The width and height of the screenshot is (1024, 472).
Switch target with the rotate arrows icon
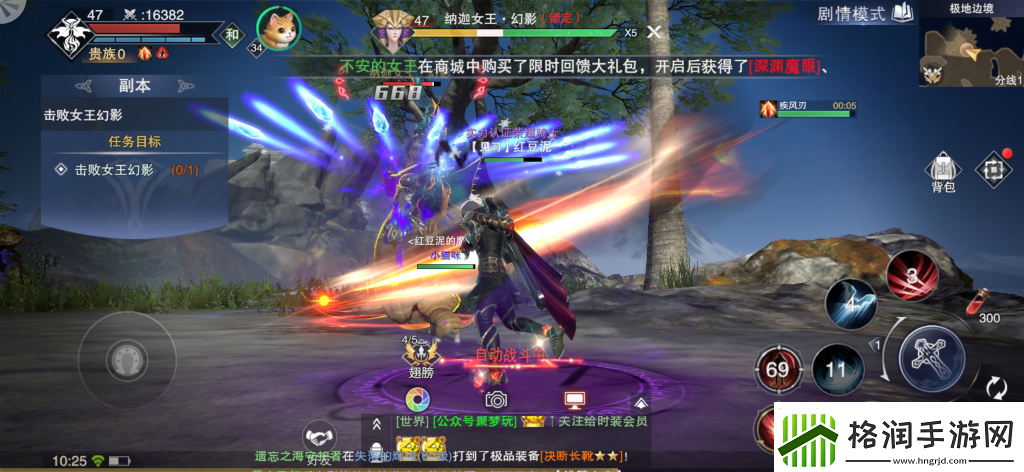pyautogui.click(x=994, y=388)
